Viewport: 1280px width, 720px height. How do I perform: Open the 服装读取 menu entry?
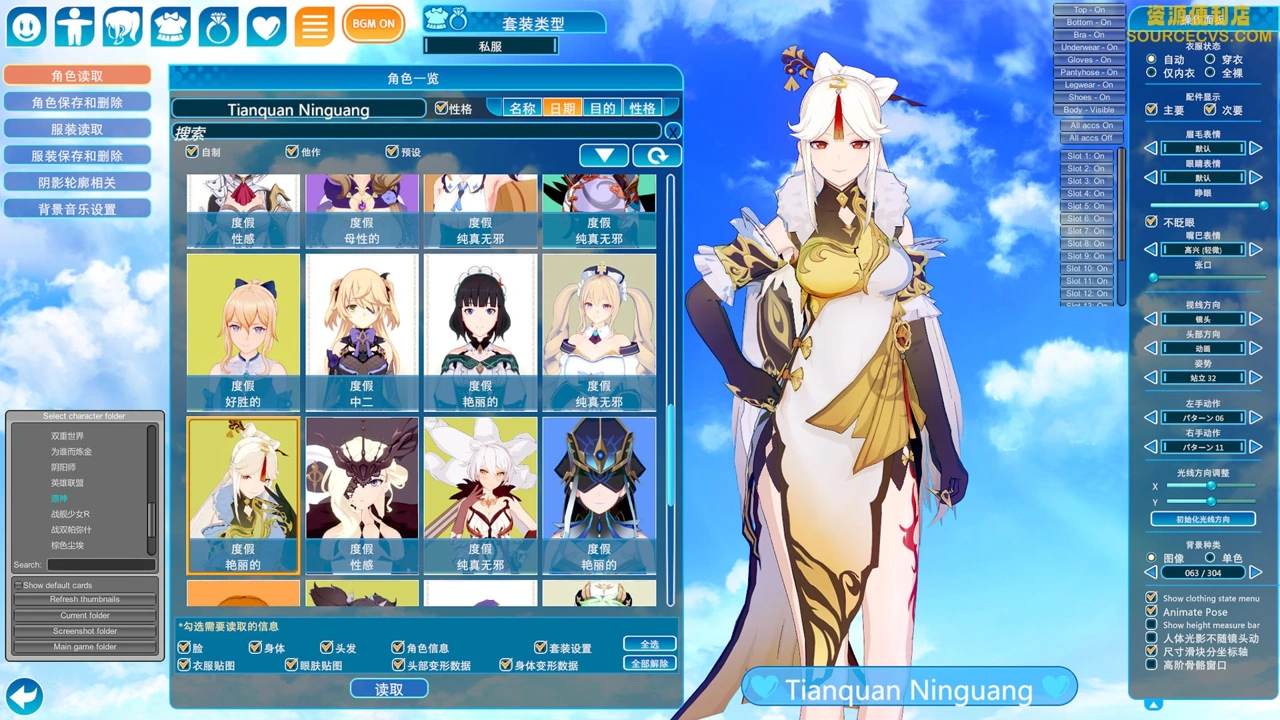coord(77,129)
